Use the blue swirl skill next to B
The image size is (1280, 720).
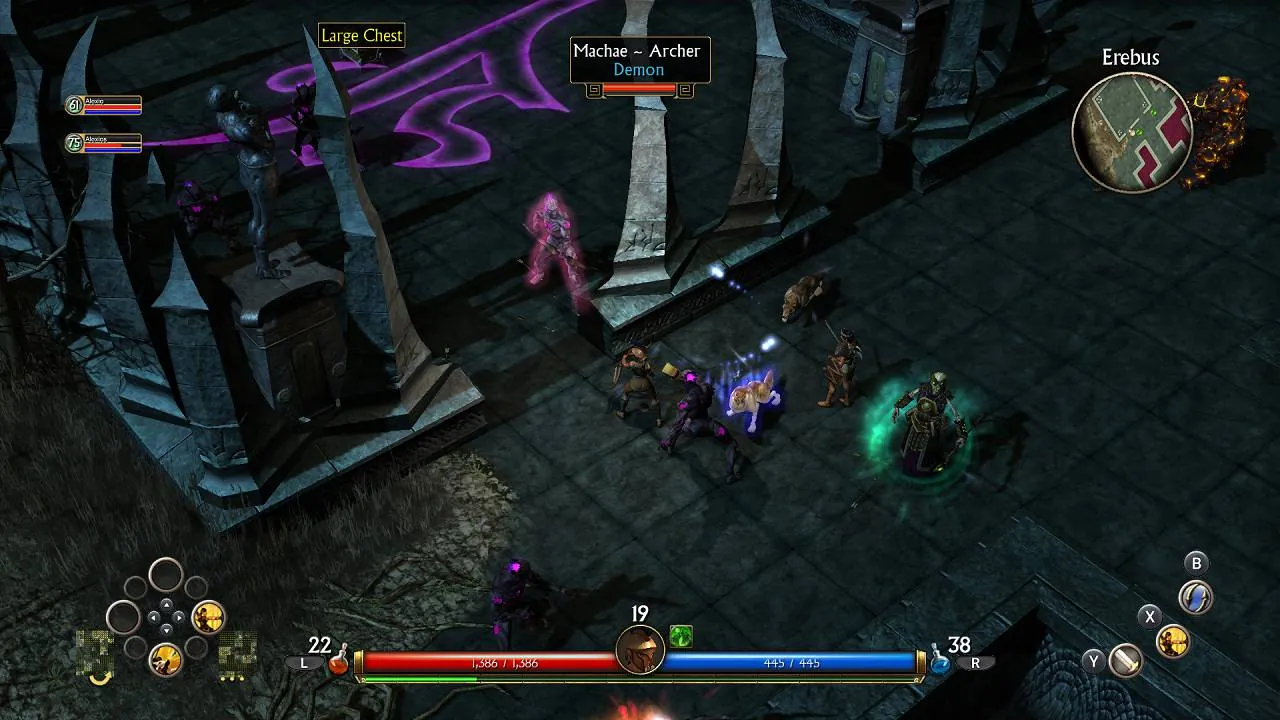point(1194,596)
